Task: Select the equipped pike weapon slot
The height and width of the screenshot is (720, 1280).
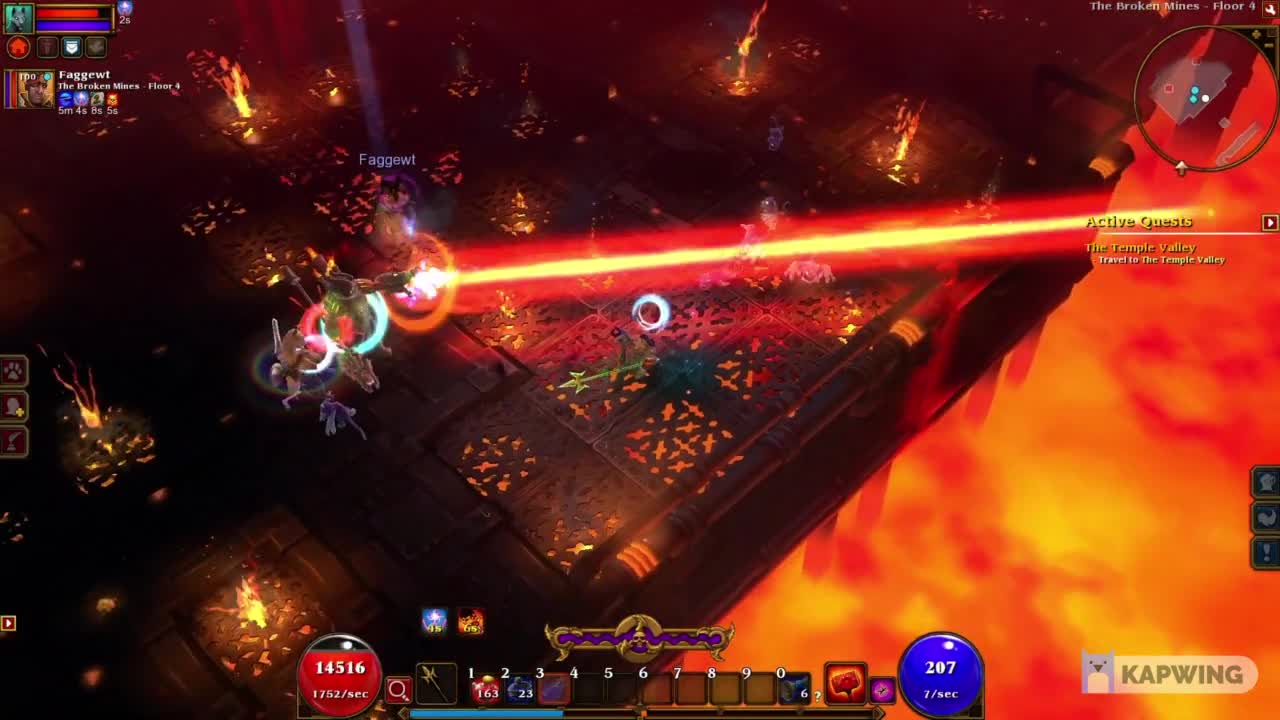Action: (x=437, y=684)
